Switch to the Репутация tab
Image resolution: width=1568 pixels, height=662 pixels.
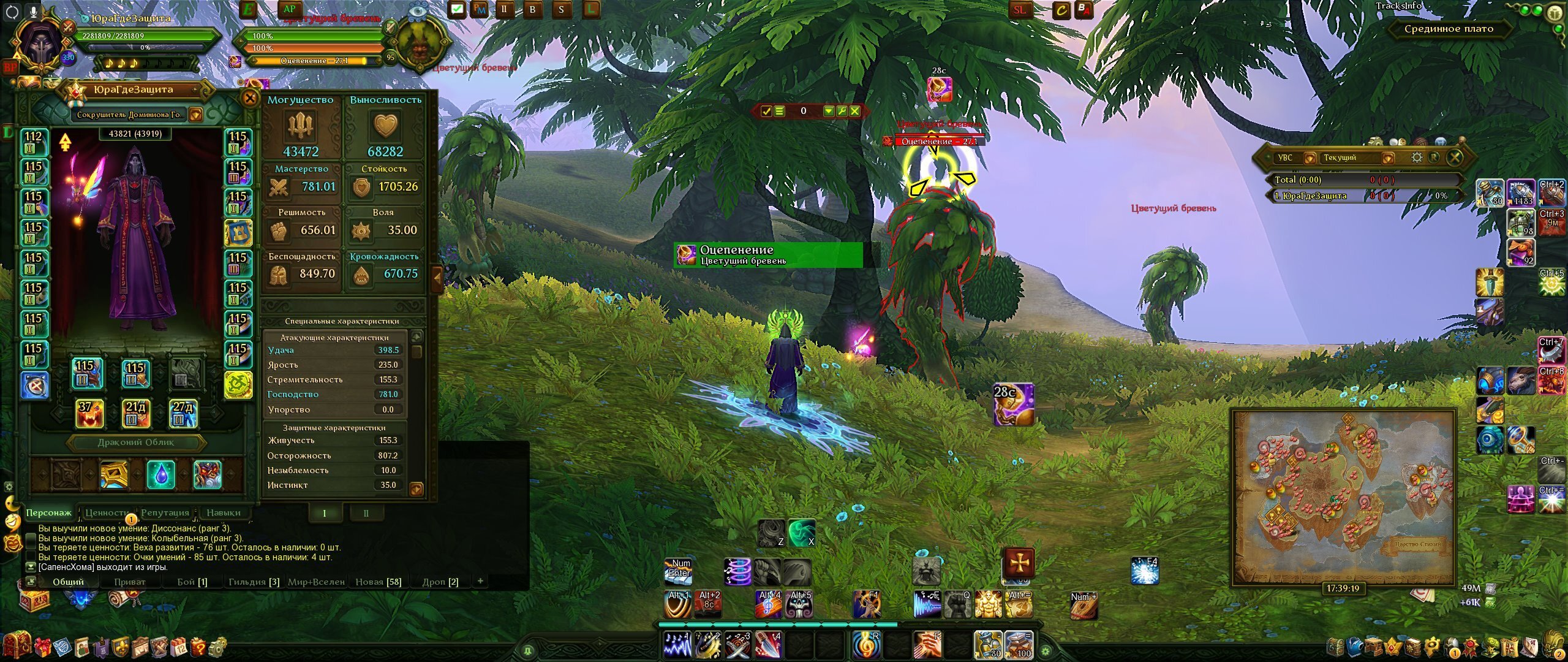point(165,512)
